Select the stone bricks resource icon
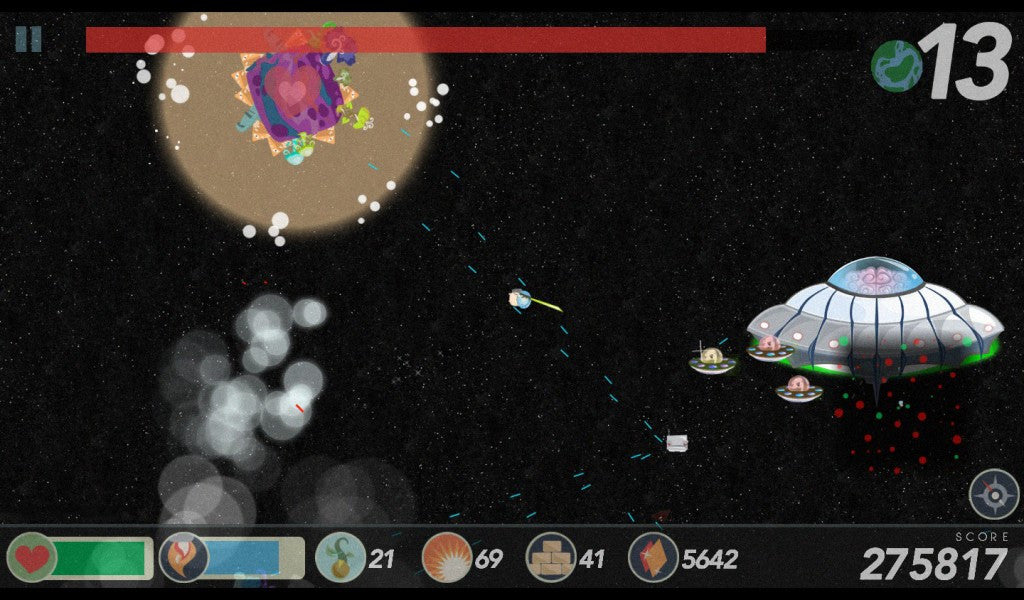Image resolution: width=1024 pixels, height=600 pixels. point(551,558)
